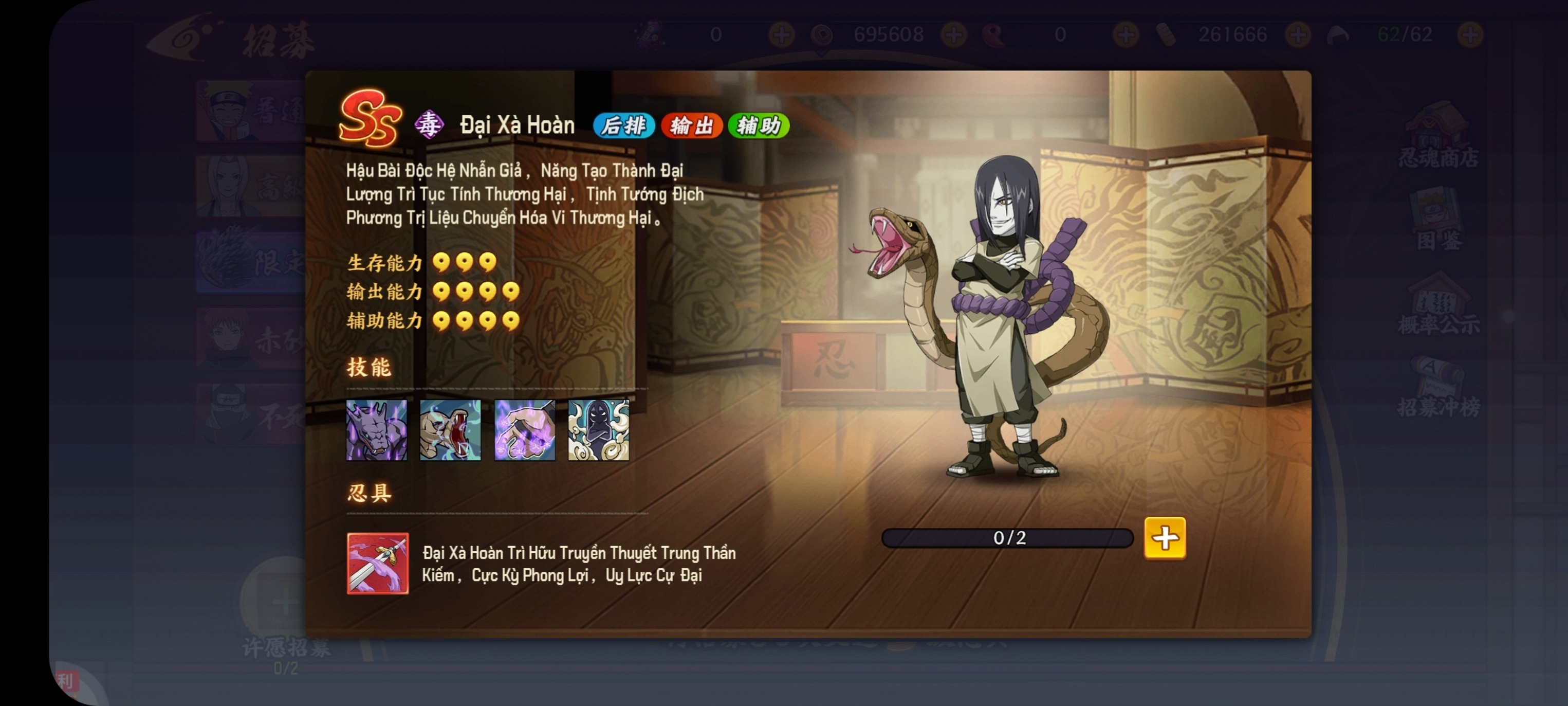Select the hooded figure skill icon
Viewport: 1568px width, 706px height.
point(598,430)
